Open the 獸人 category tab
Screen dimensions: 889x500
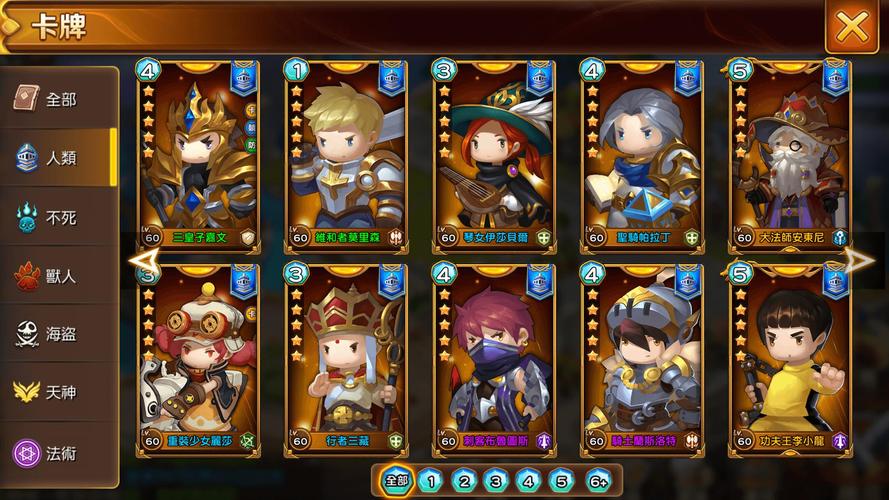point(59,276)
